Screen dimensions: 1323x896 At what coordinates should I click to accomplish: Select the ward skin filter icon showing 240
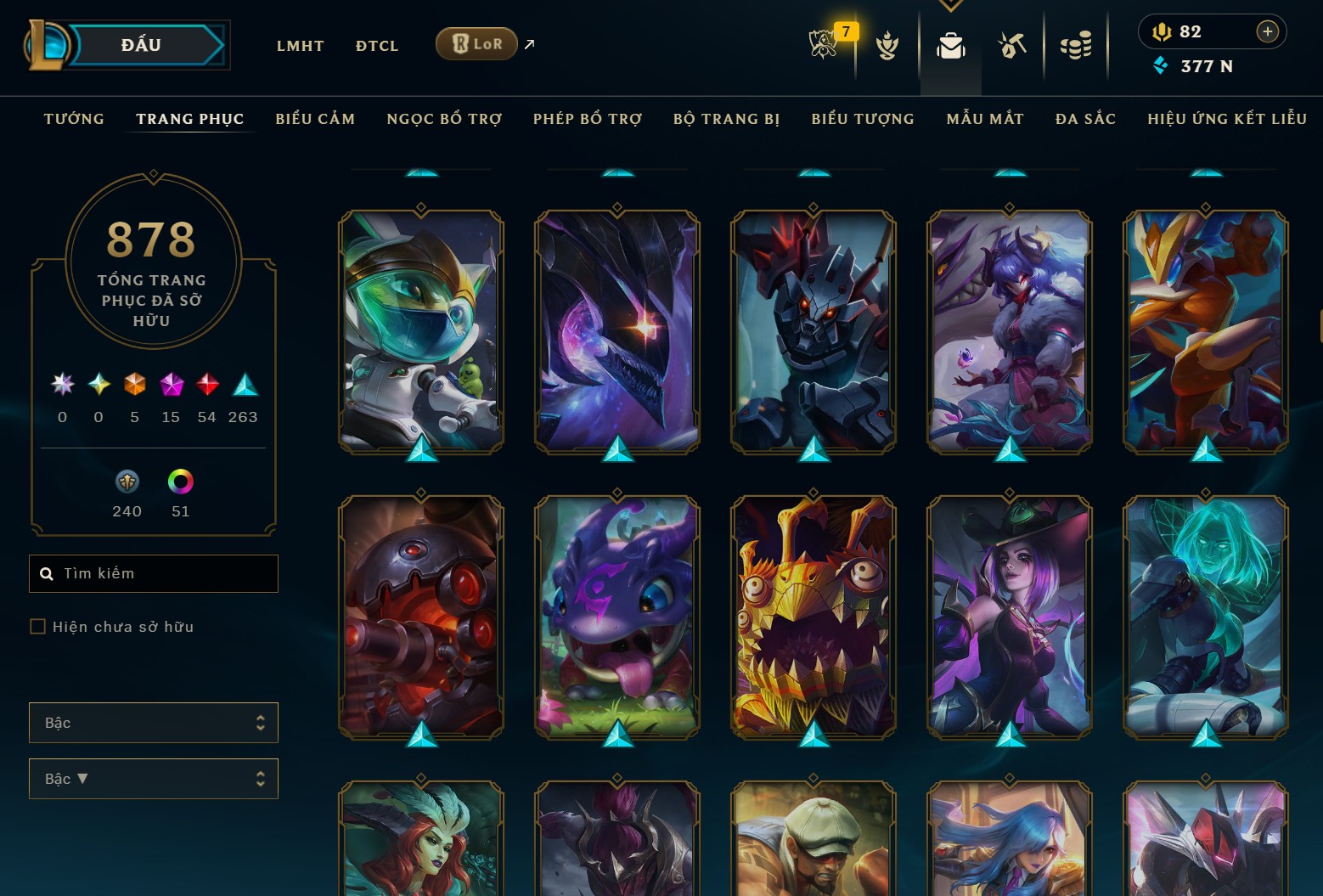[127, 482]
